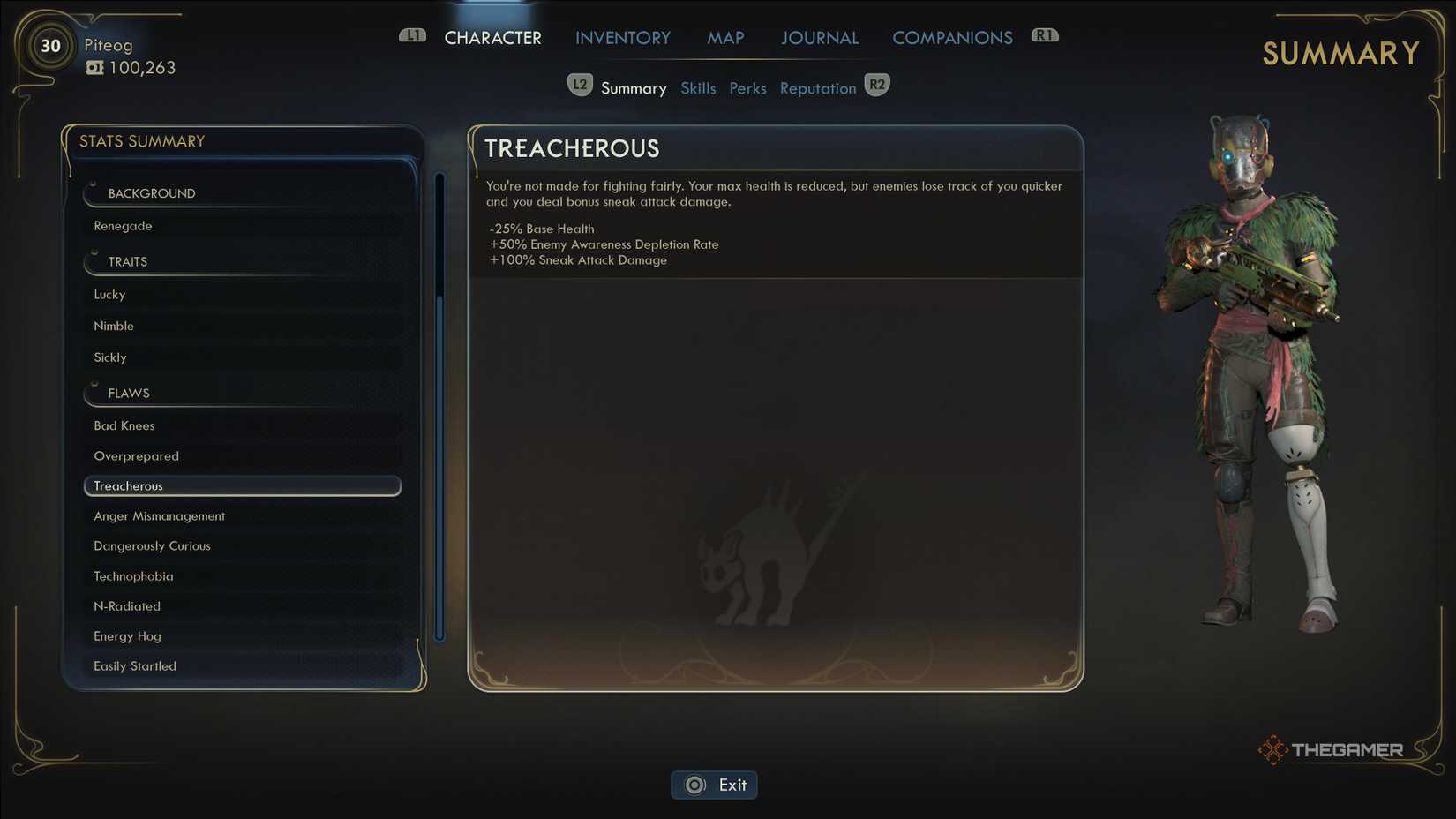Select the Lucky trait
The image size is (1456, 819).
coord(109,294)
